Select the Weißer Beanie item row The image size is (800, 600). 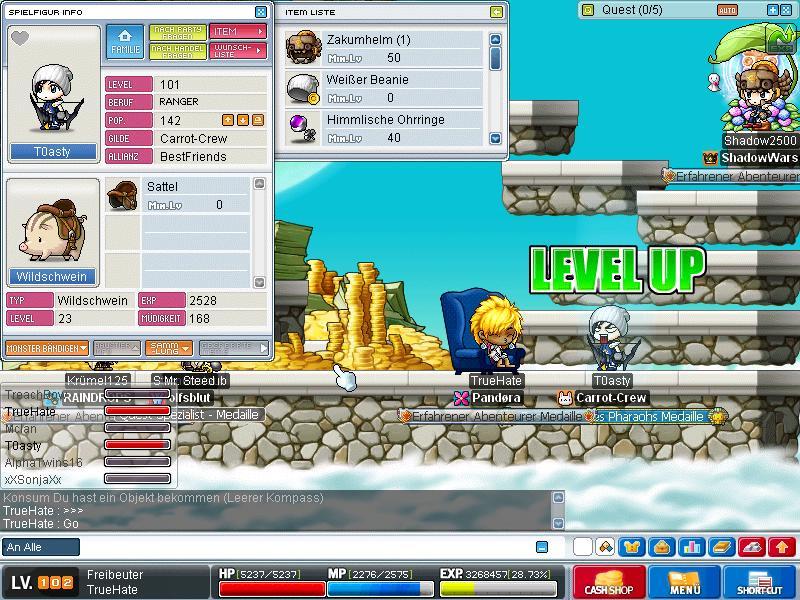point(384,88)
